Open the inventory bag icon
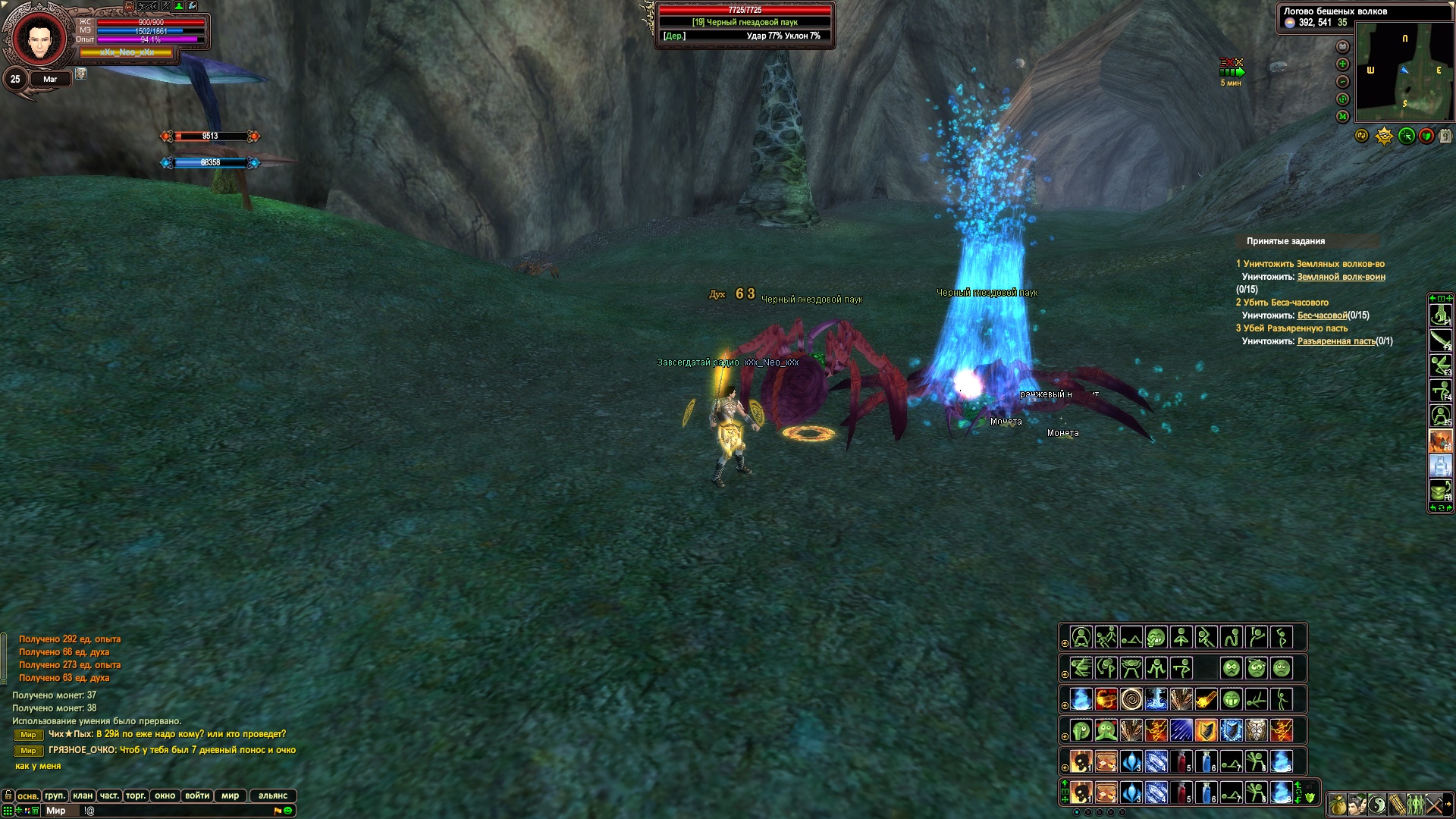The width and height of the screenshot is (1456, 819). coord(1337,804)
